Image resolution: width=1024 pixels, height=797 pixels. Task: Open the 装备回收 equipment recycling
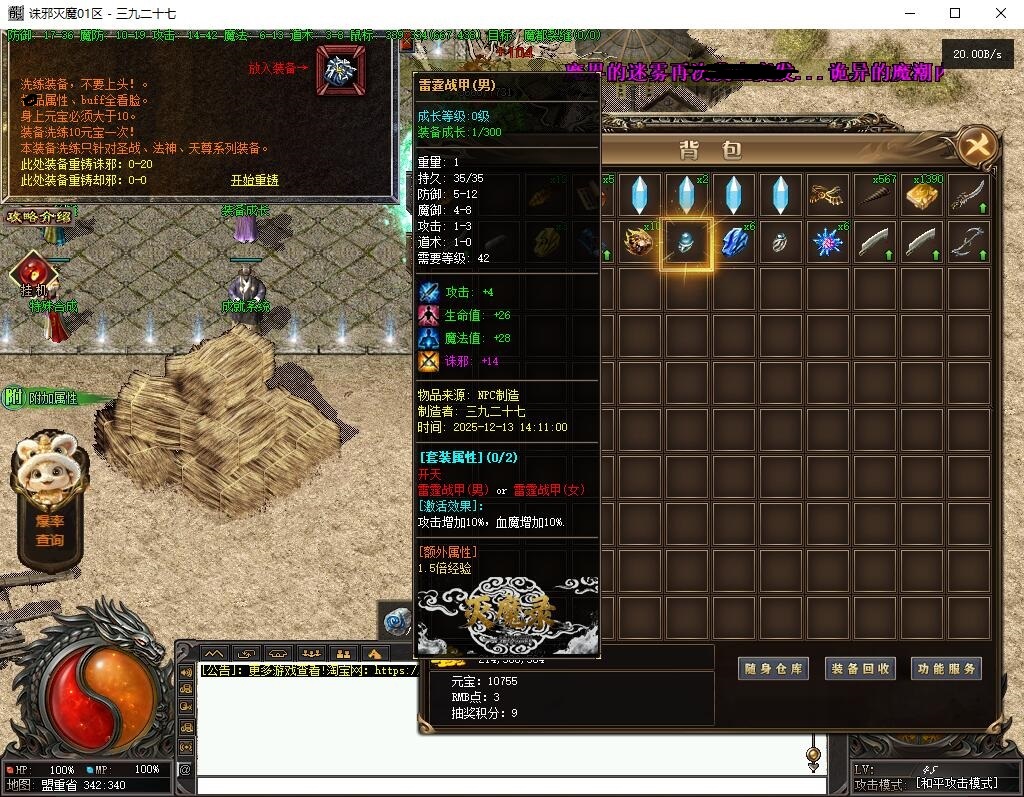coord(859,669)
